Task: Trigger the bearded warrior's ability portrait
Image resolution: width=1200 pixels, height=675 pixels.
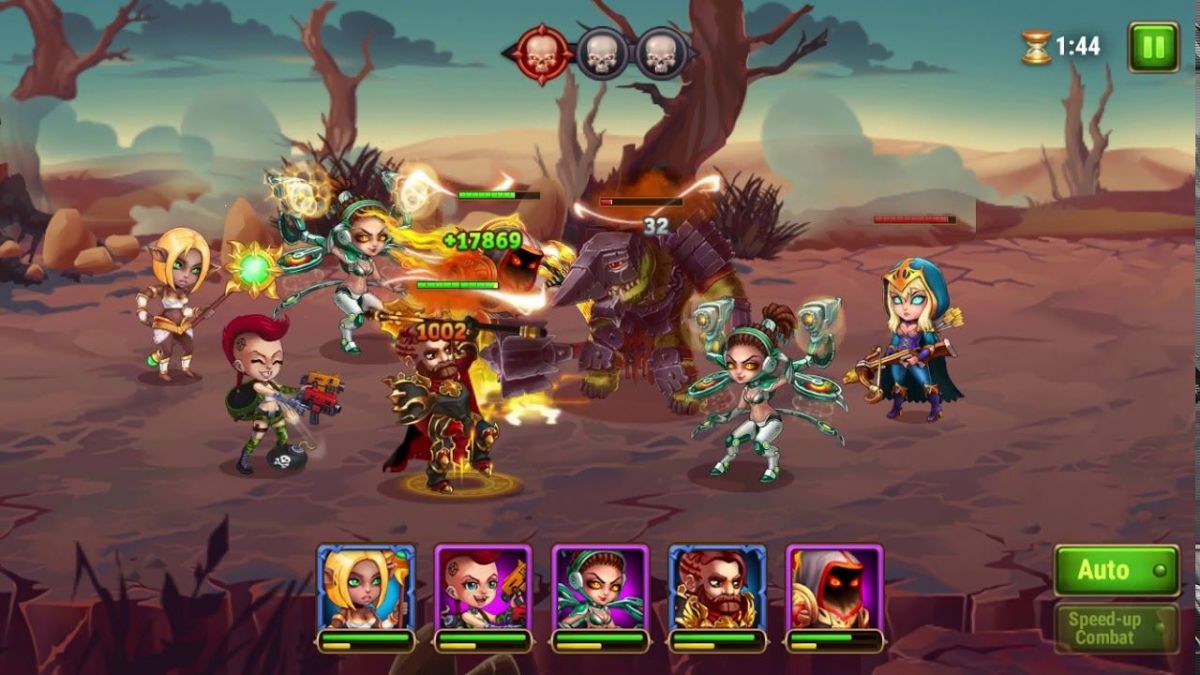Action: point(717,588)
